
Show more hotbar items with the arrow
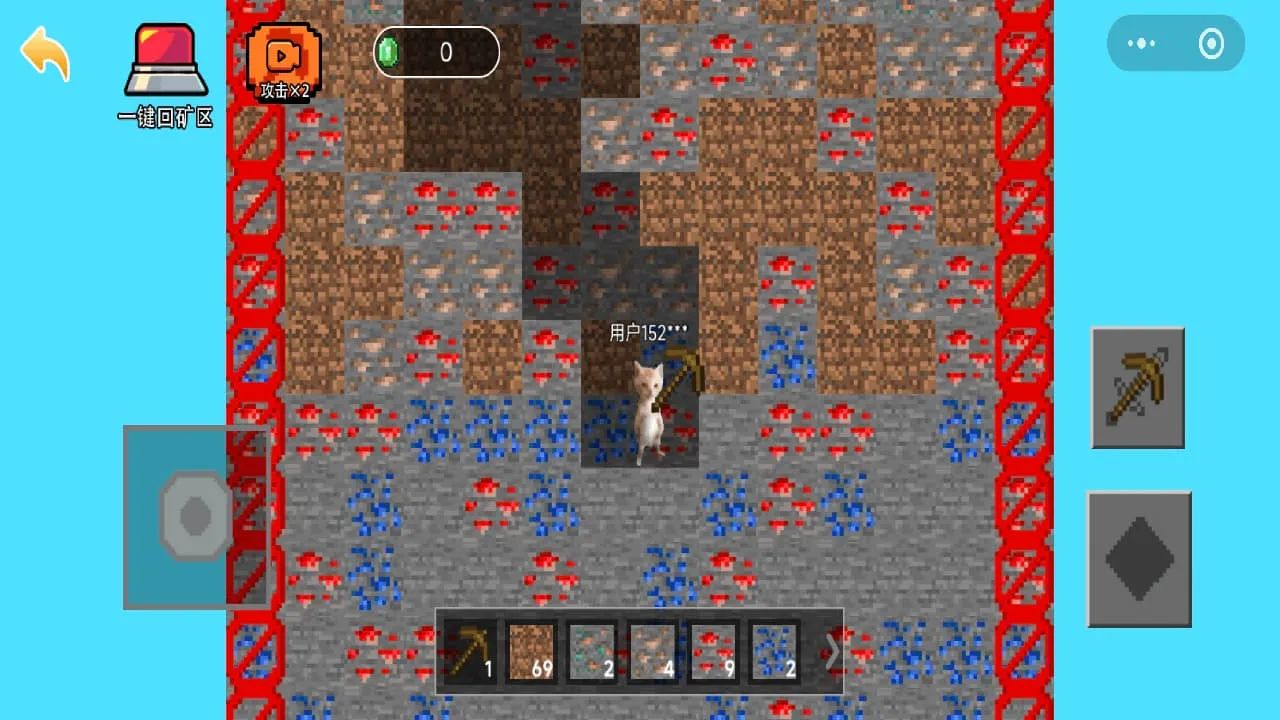[x=831, y=651]
